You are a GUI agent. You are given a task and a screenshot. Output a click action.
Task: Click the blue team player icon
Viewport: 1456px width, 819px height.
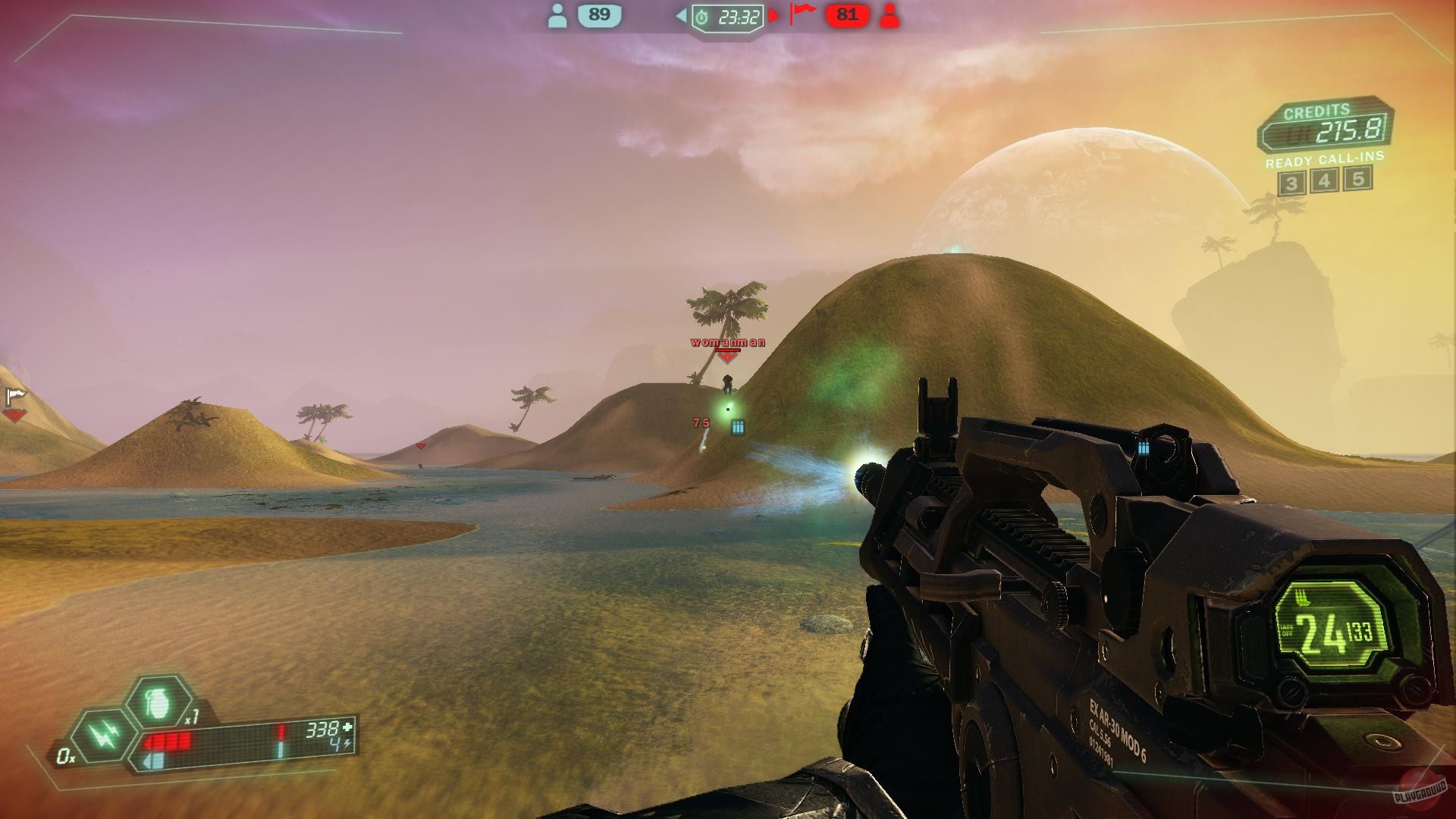559,15
